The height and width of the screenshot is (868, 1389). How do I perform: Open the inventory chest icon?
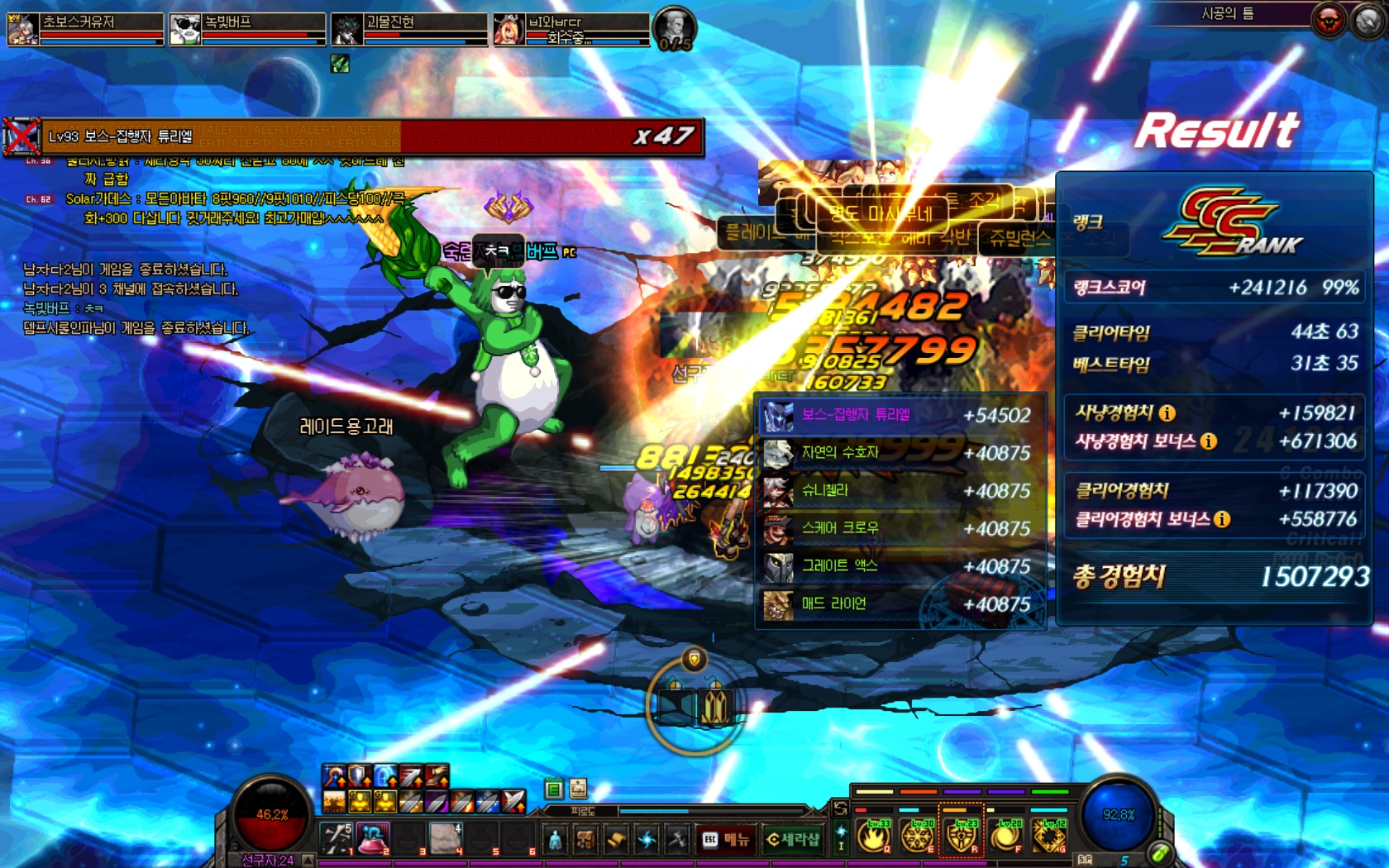coord(585,840)
